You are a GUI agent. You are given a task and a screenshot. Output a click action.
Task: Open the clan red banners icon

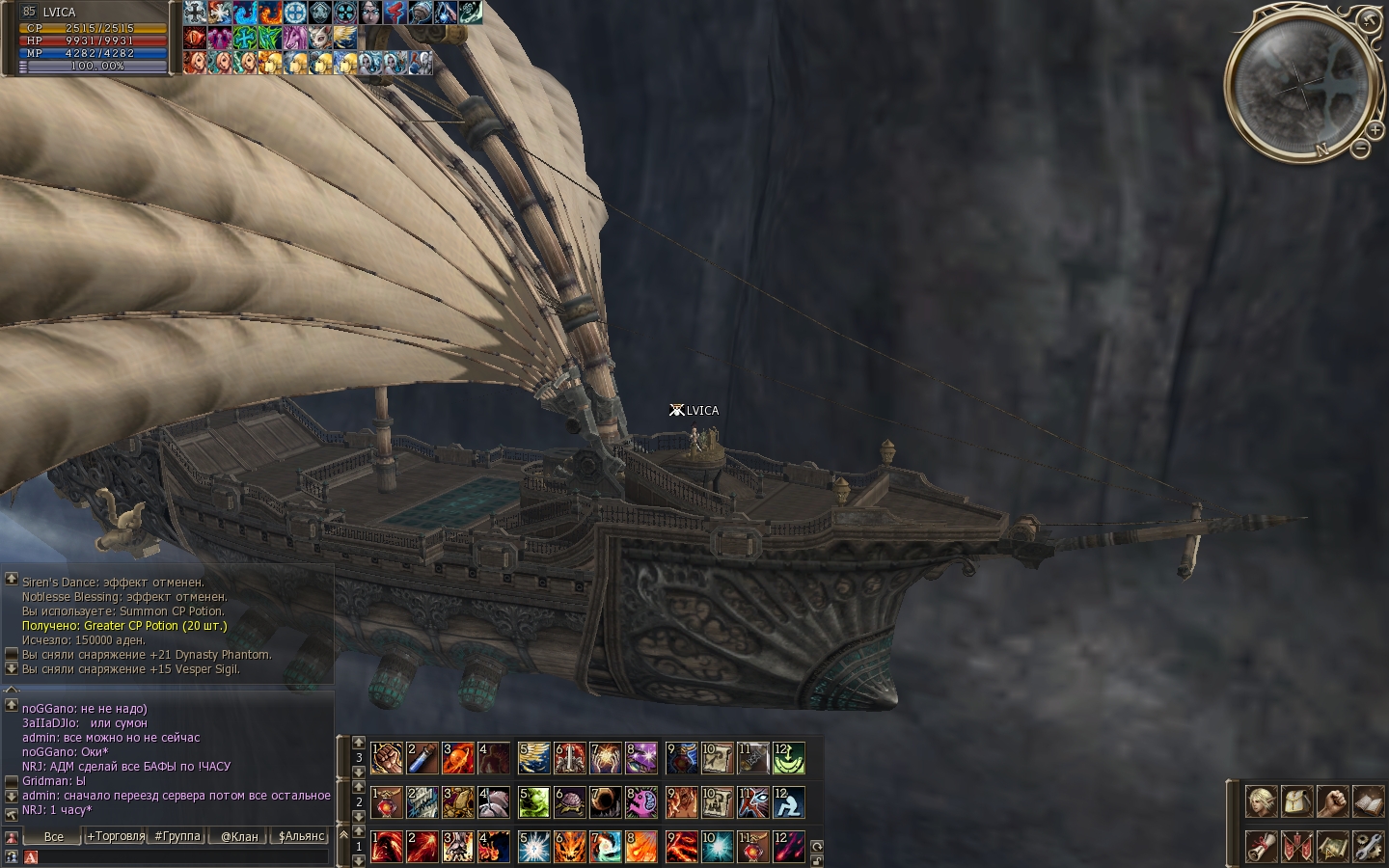pyautogui.click(x=1295, y=846)
